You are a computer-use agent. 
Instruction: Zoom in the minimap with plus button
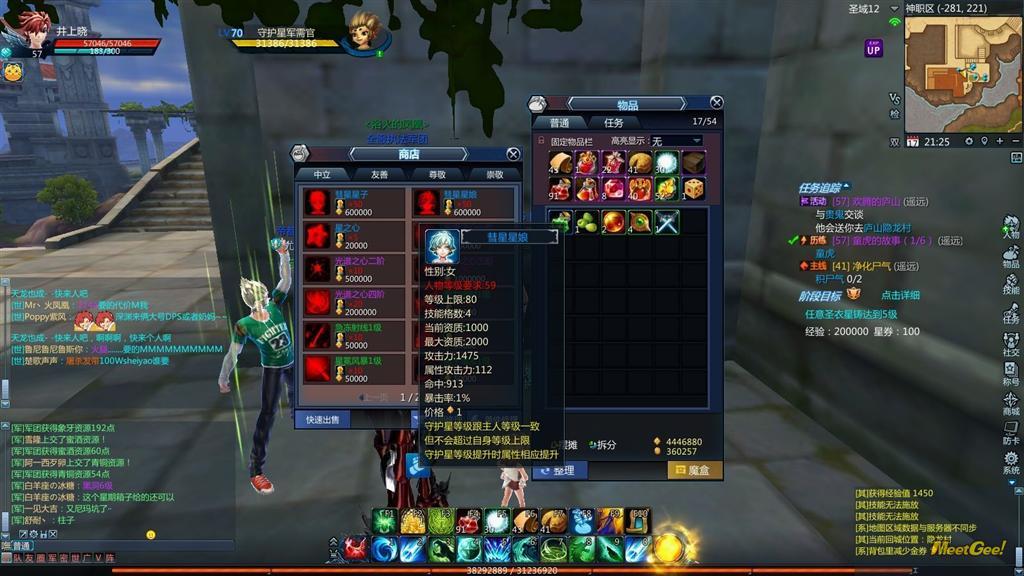coord(1000,142)
